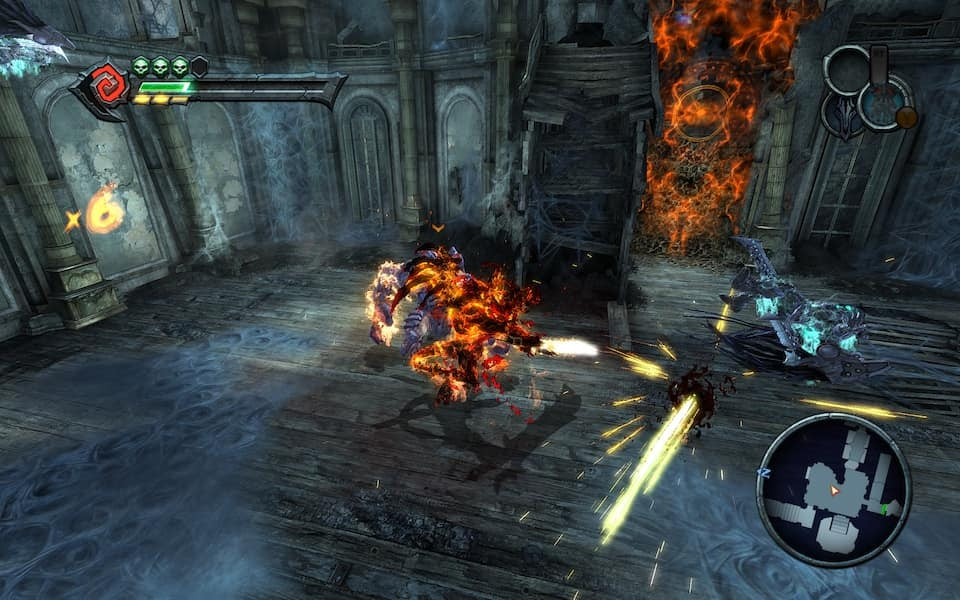
Task: Select the blue gear slot icon
Action: point(883,103)
